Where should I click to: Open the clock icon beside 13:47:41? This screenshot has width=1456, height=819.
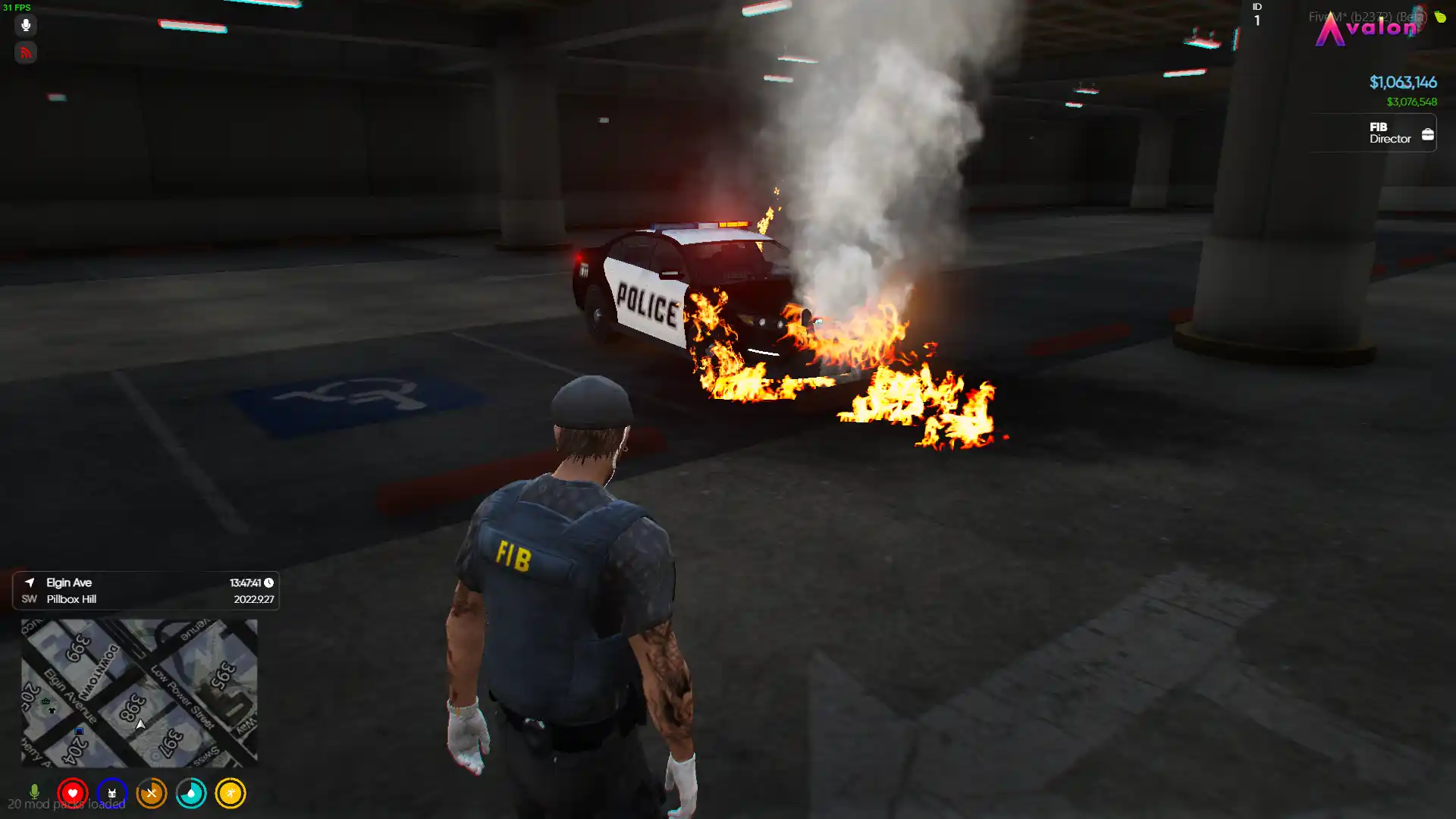click(267, 583)
